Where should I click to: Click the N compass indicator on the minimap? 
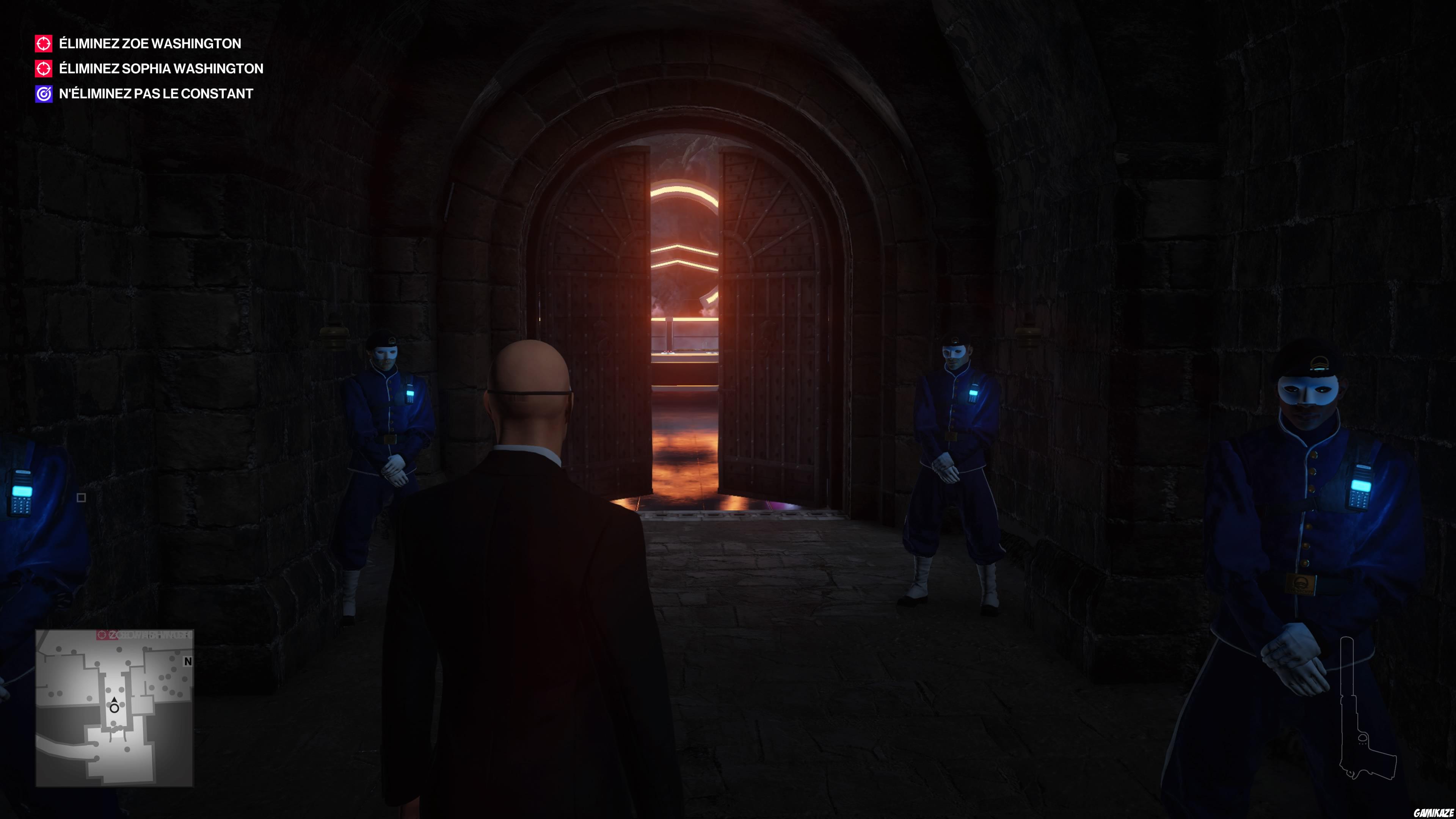(x=188, y=662)
